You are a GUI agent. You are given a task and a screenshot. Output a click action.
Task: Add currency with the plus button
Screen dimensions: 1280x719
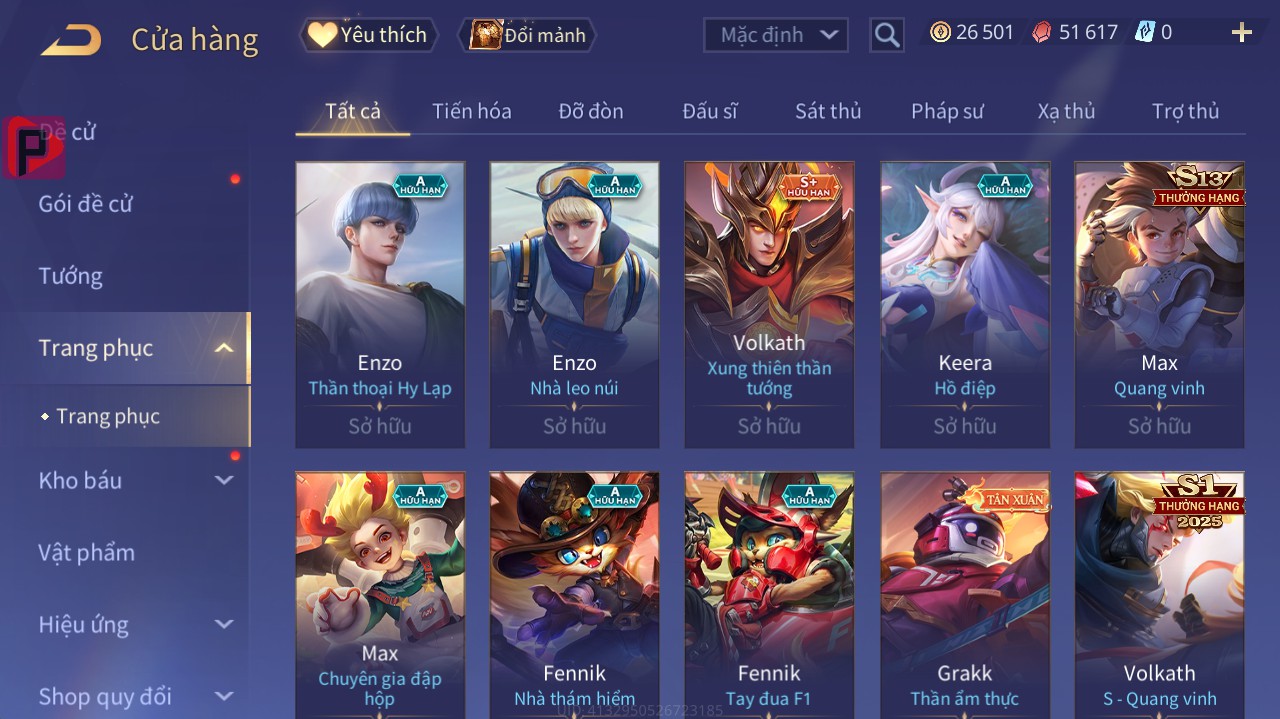pos(1241,33)
